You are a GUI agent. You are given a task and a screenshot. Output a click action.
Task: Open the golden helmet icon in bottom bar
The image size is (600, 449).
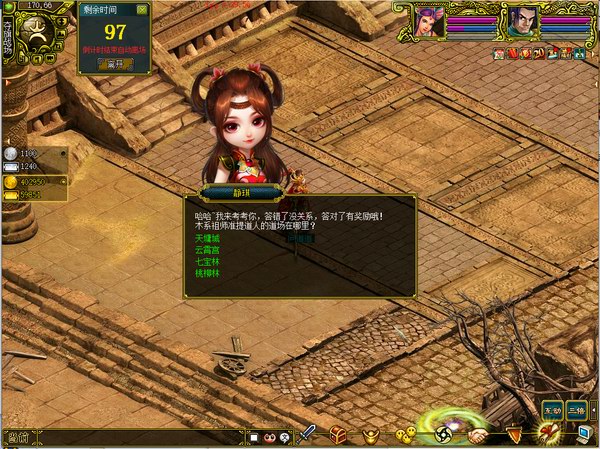click(371, 434)
